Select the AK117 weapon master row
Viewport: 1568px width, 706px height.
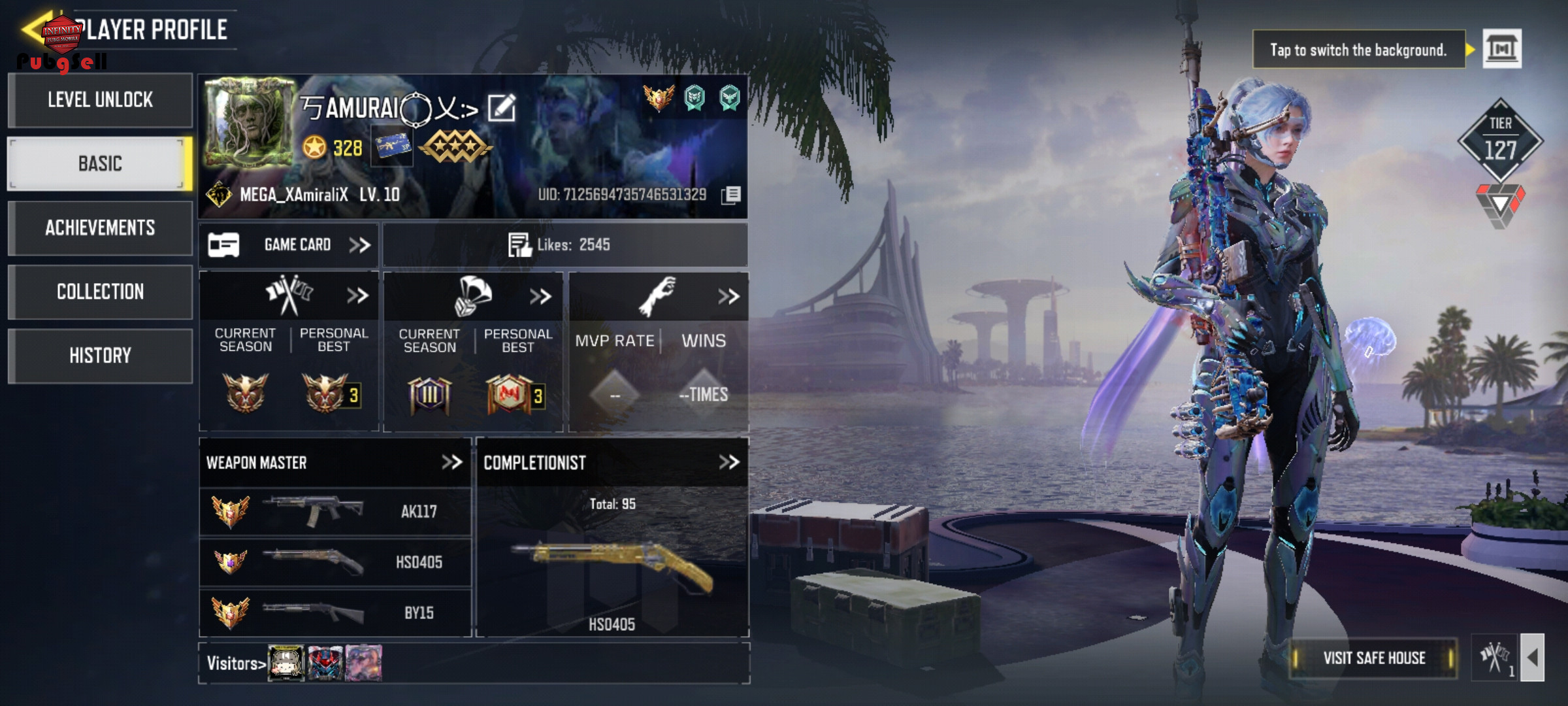pos(335,511)
